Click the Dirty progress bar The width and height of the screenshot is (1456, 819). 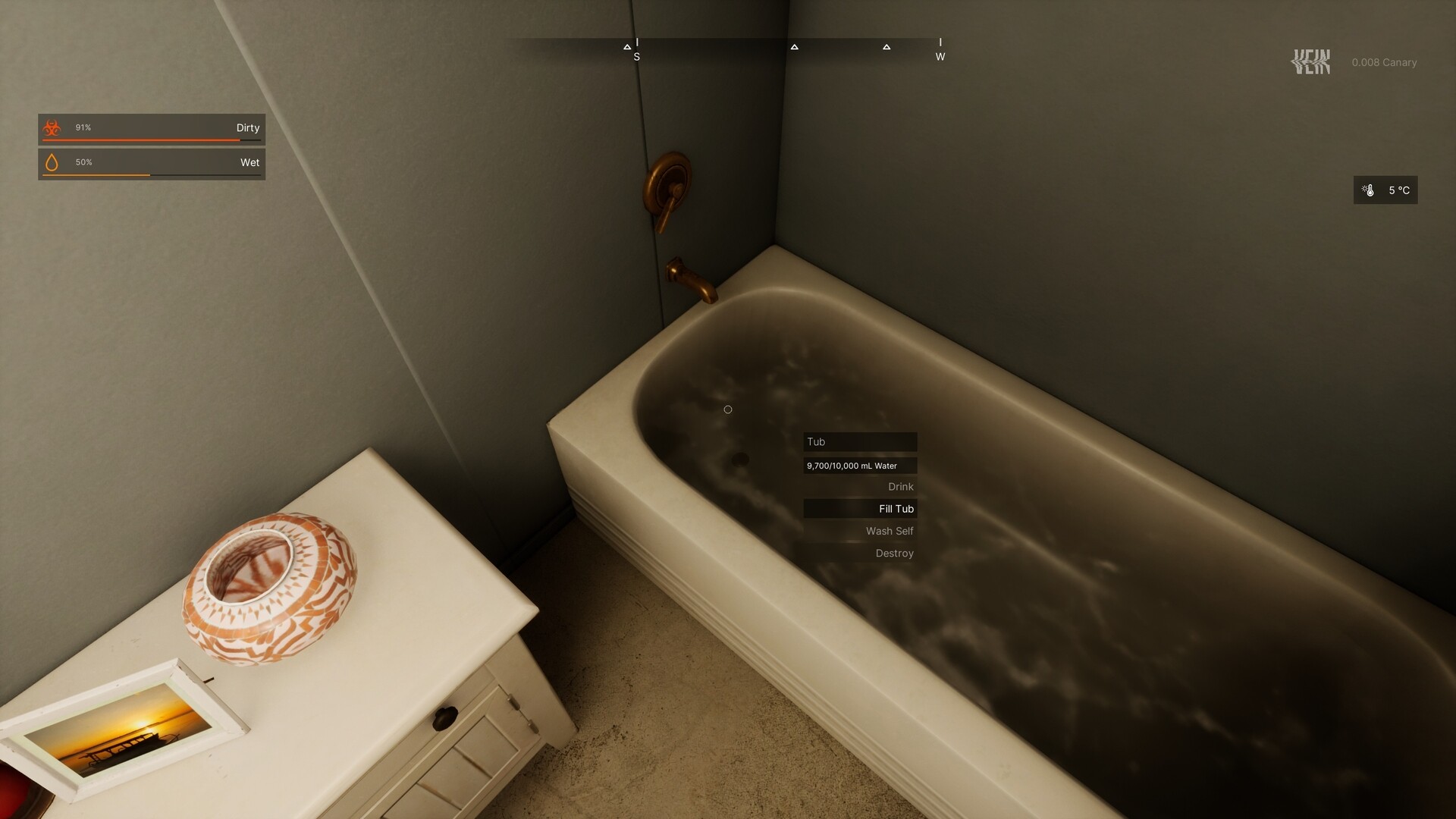(152, 139)
